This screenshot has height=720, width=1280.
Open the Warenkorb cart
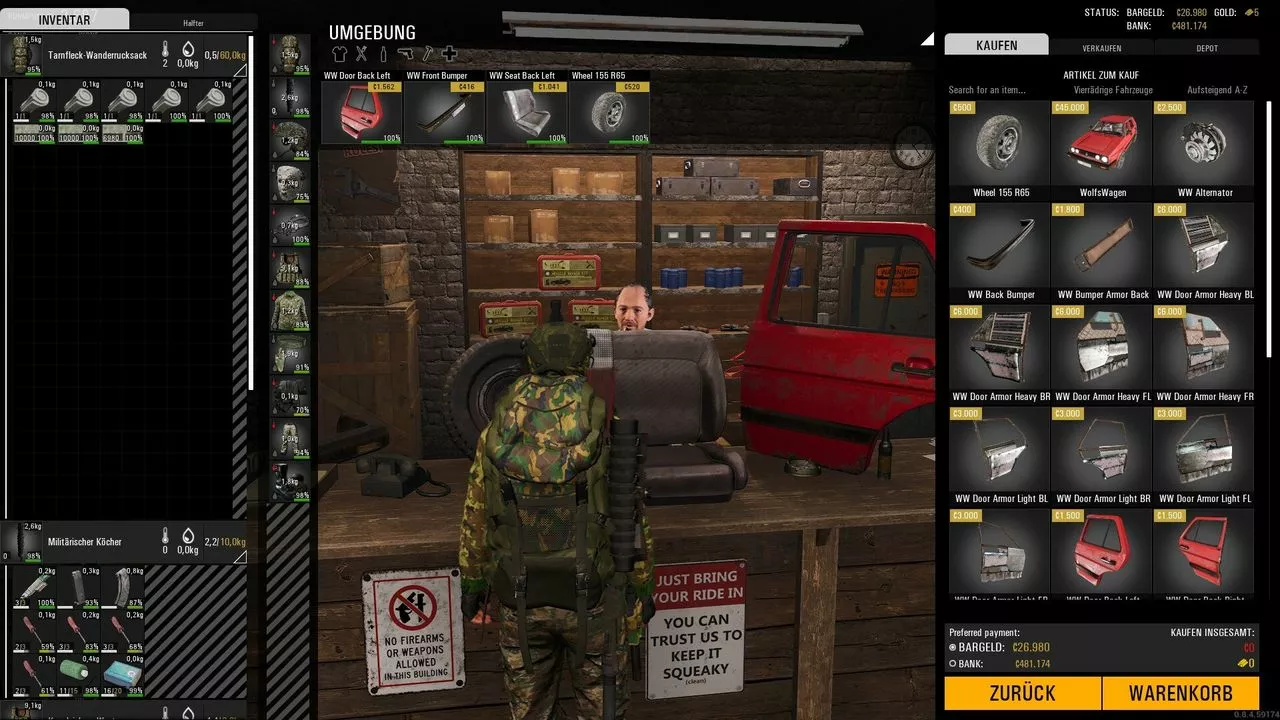[x=1180, y=693]
